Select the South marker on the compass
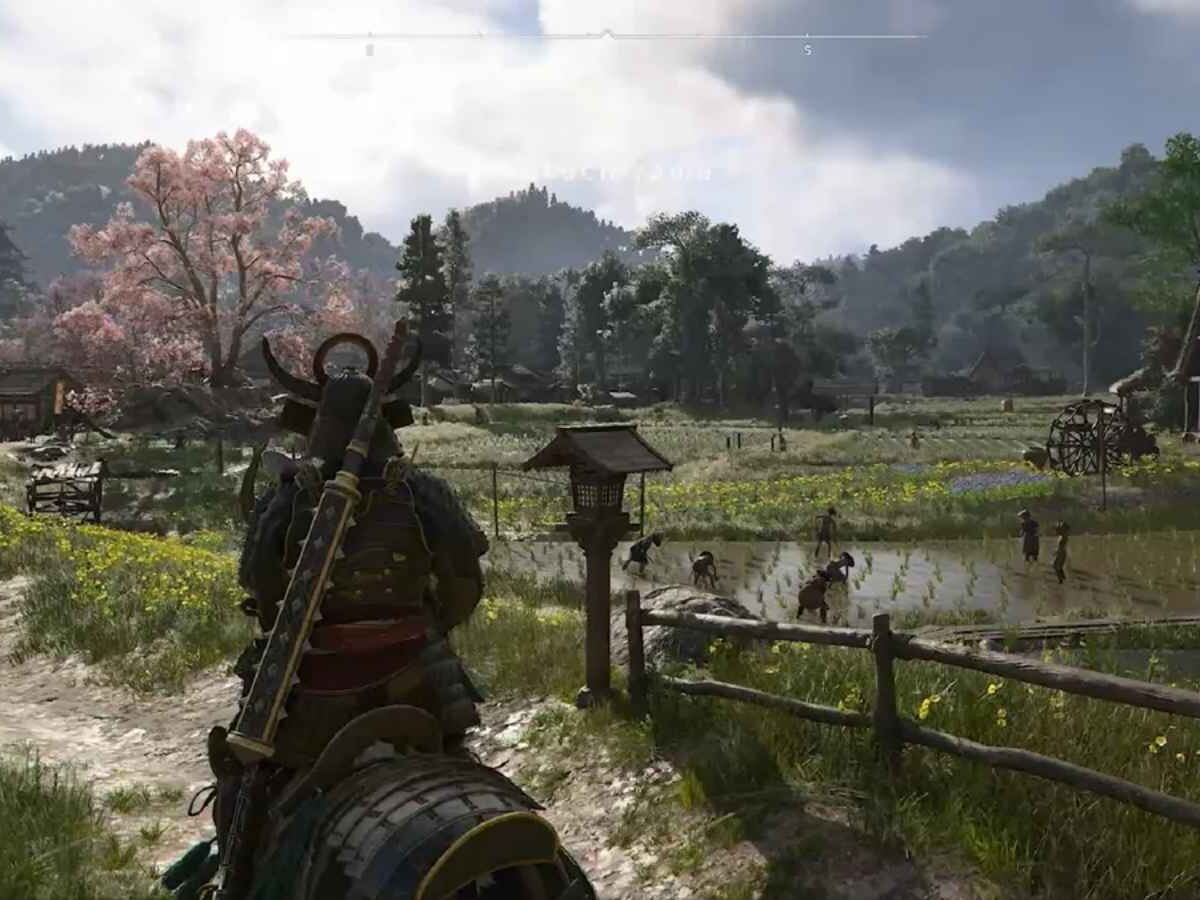This screenshot has height=900, width=1200. (808, 49)
